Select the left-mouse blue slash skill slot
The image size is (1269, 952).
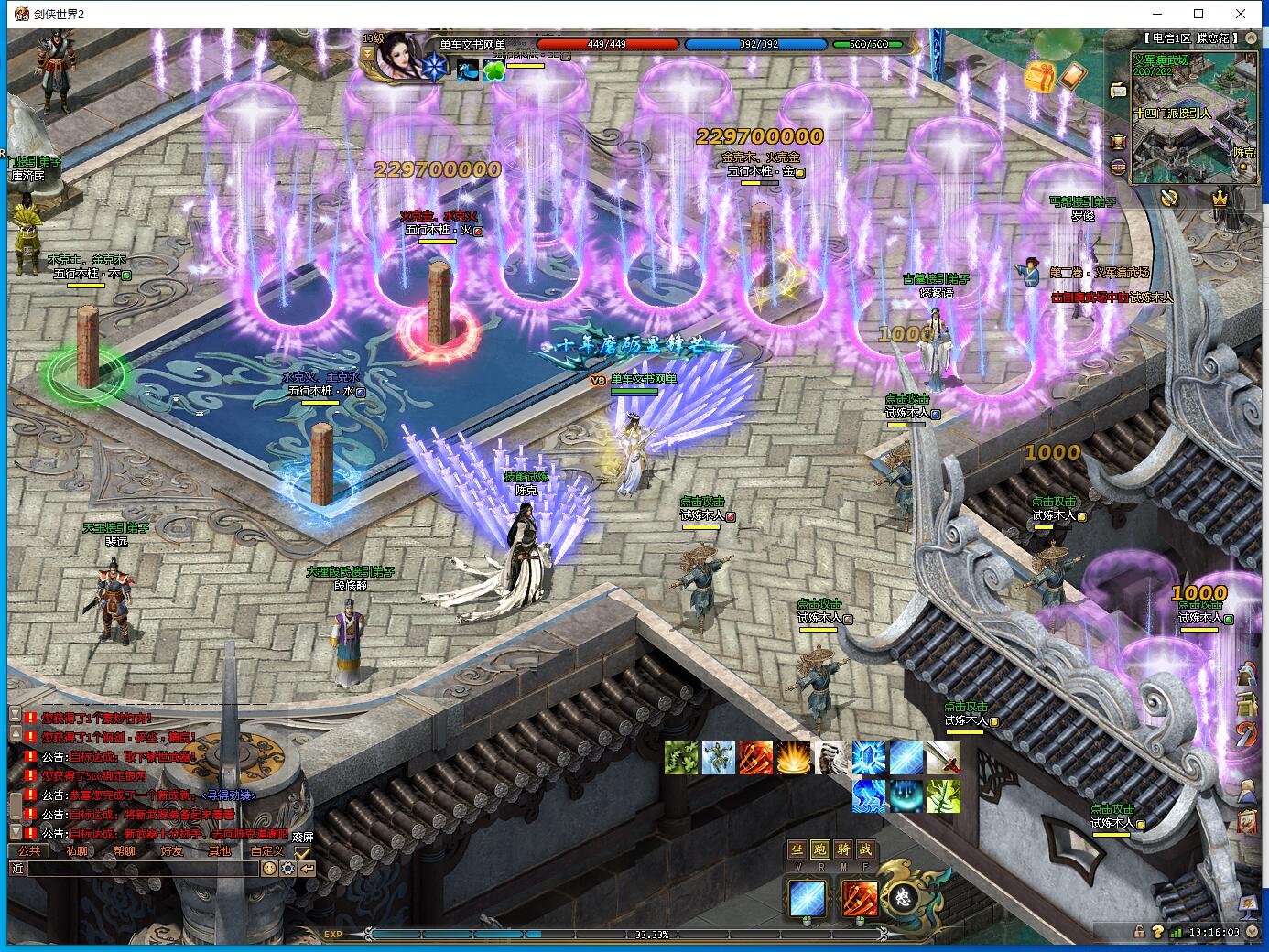[807, 899]
